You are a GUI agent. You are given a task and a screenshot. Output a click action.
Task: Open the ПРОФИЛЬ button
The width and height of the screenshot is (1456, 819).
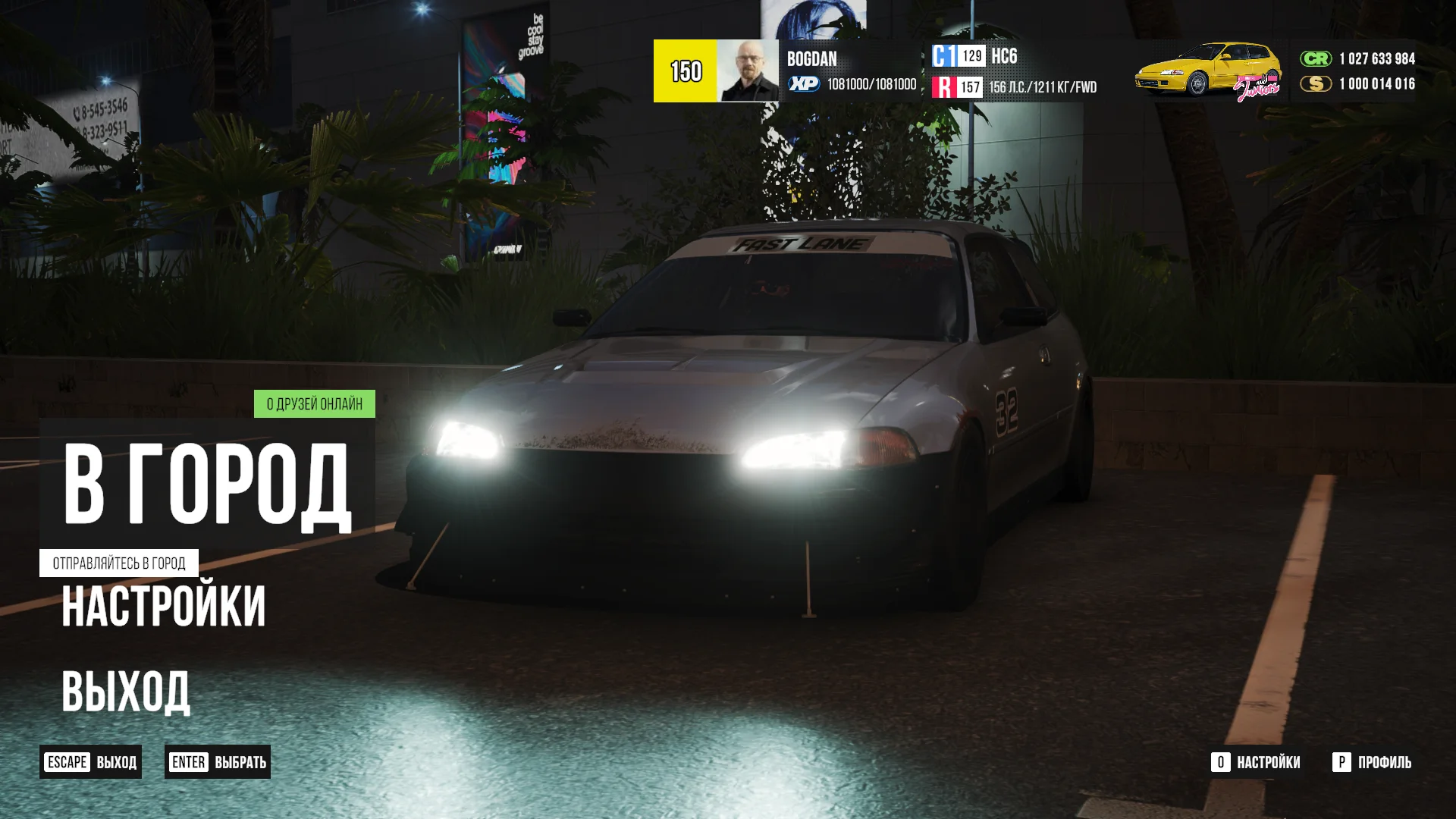(1372, 762)
